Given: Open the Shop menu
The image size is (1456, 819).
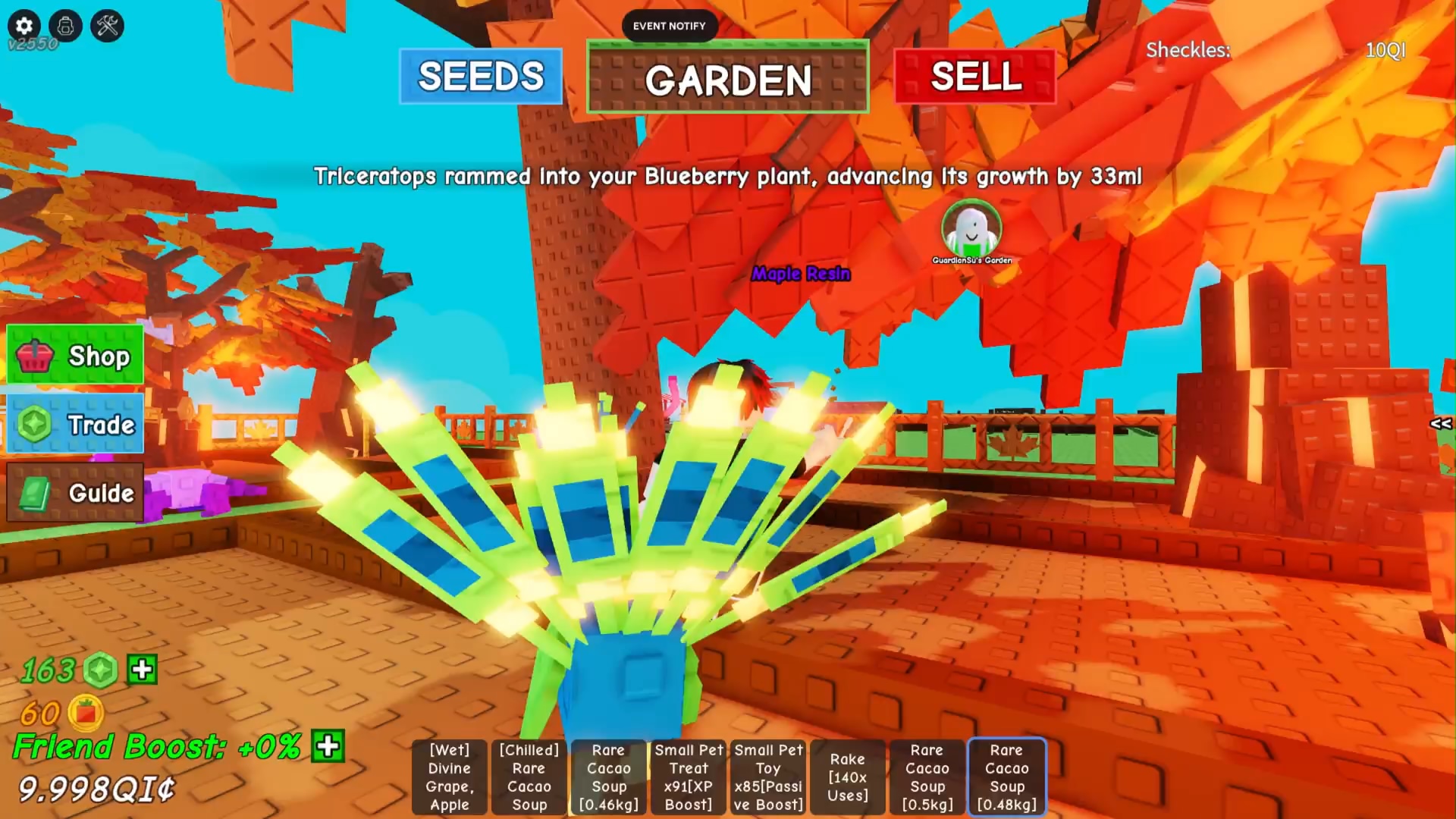Looking at the screenshot, I should coord(75,355).
